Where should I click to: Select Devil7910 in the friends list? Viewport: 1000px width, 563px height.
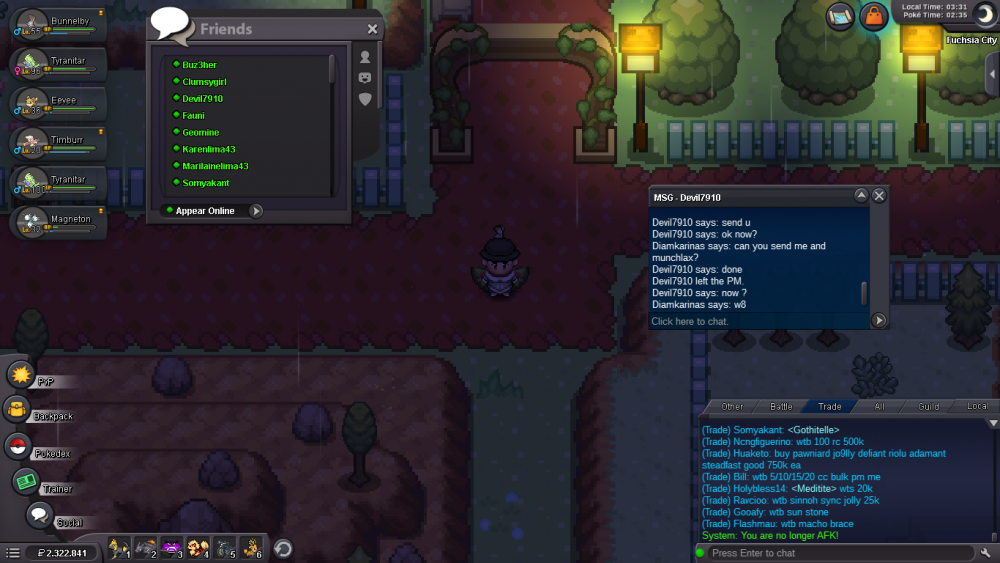[x=202, y=99]
